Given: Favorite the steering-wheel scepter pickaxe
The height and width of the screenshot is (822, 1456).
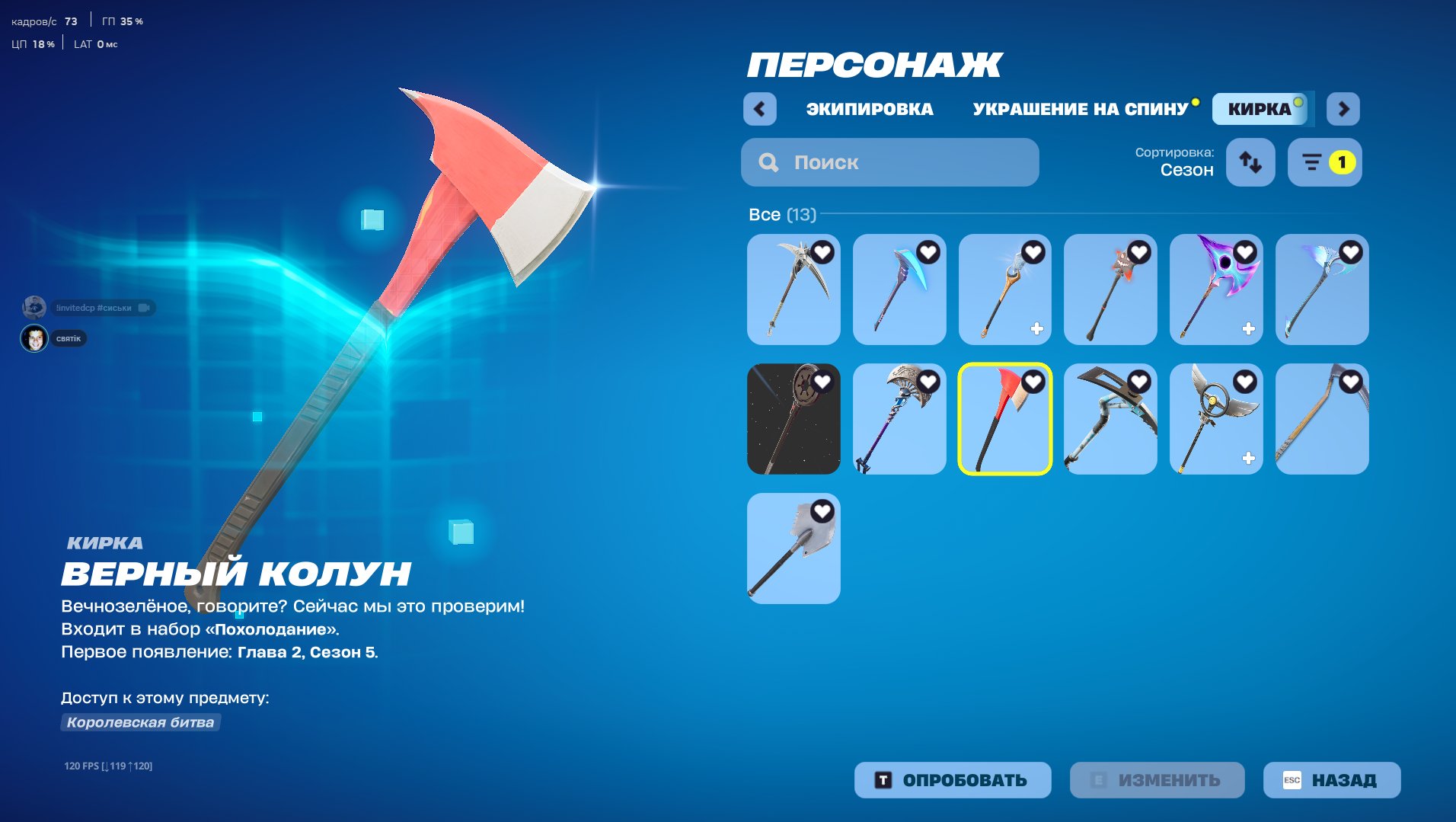Looking at the screenshot, I should 1244,382.
